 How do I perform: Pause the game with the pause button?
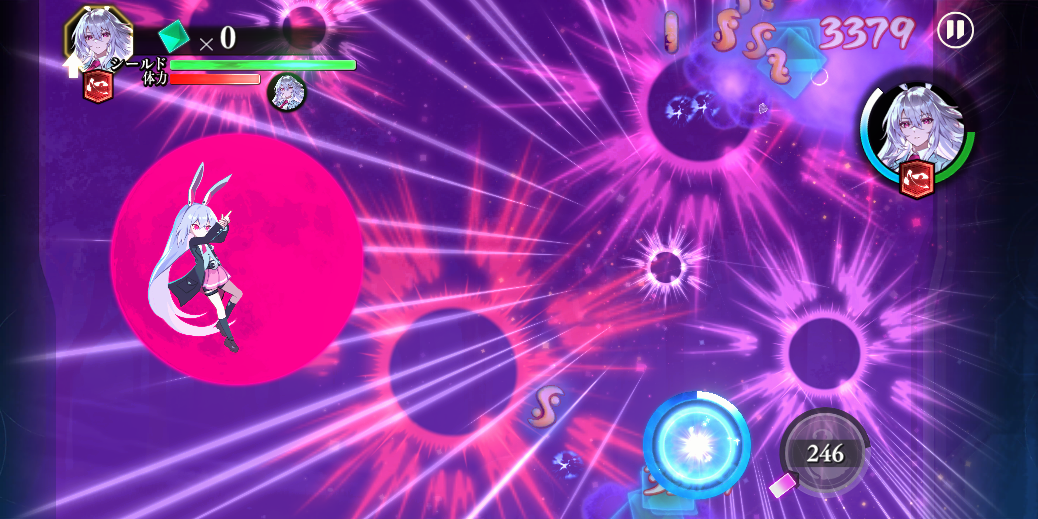coord(955,30)
